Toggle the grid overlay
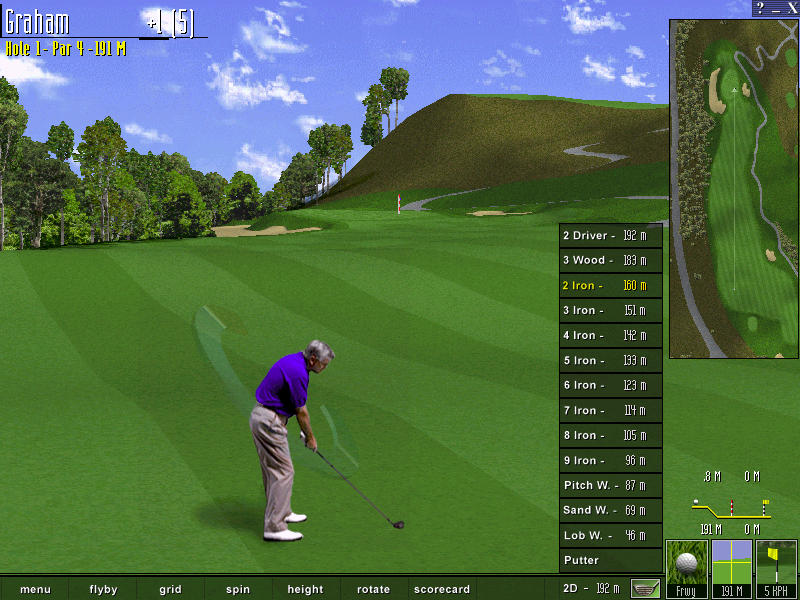The height and width of the screenshot is (600, 800). (170, 589)
